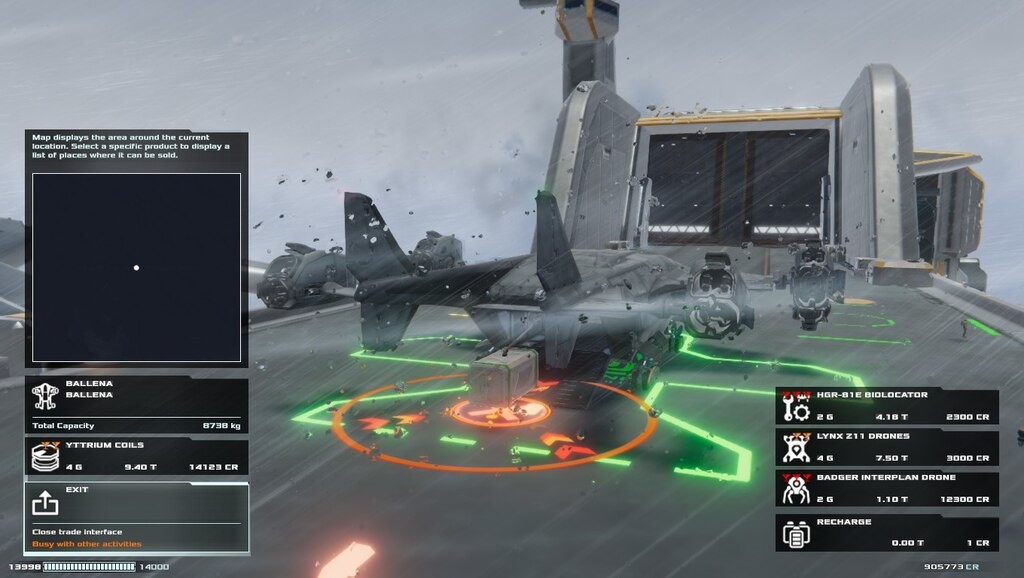
Task: Click the area map panel
Action: 136,267
